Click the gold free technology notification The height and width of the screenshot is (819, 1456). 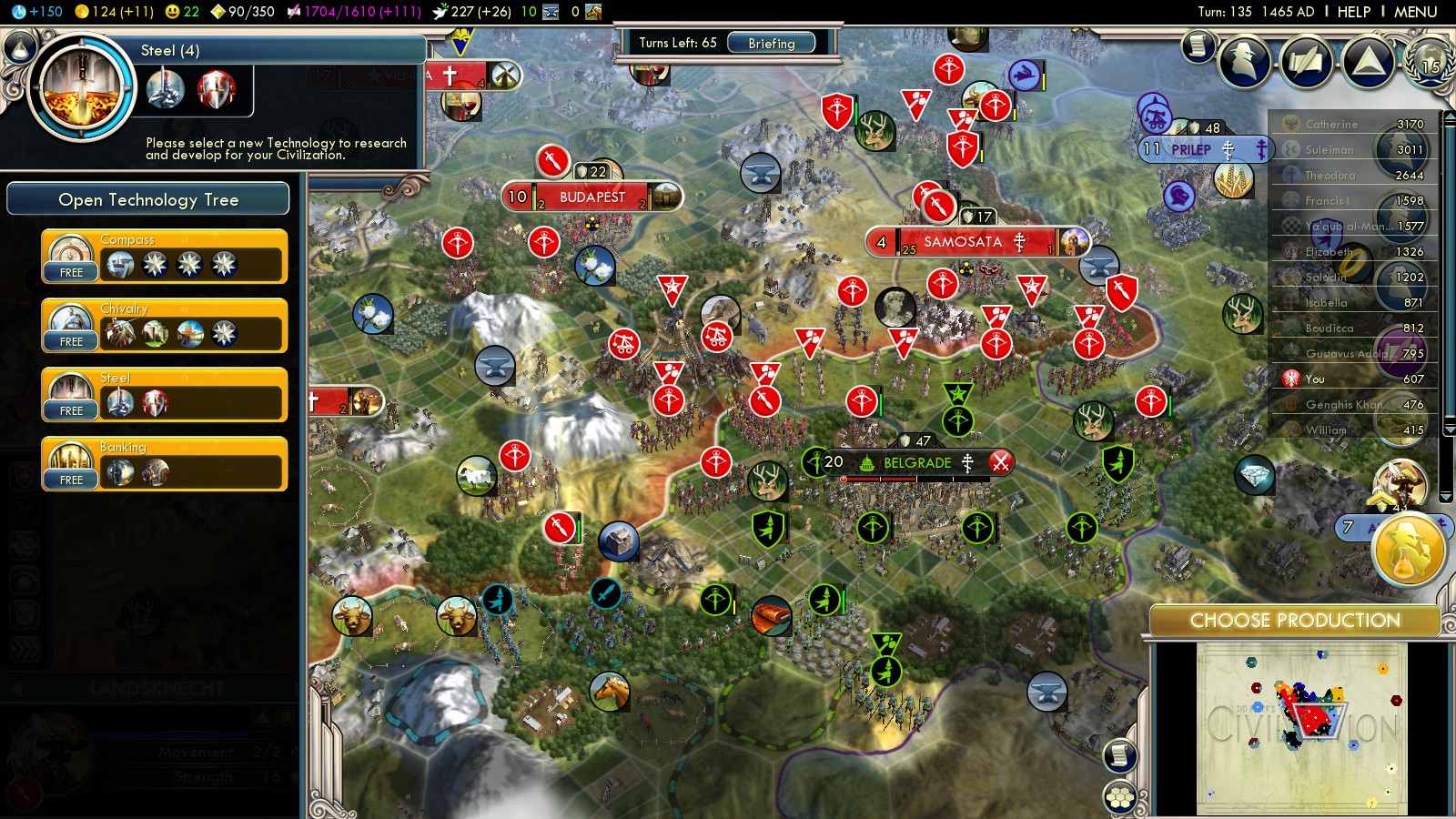pyautogui.click(x=1408, y=551)
